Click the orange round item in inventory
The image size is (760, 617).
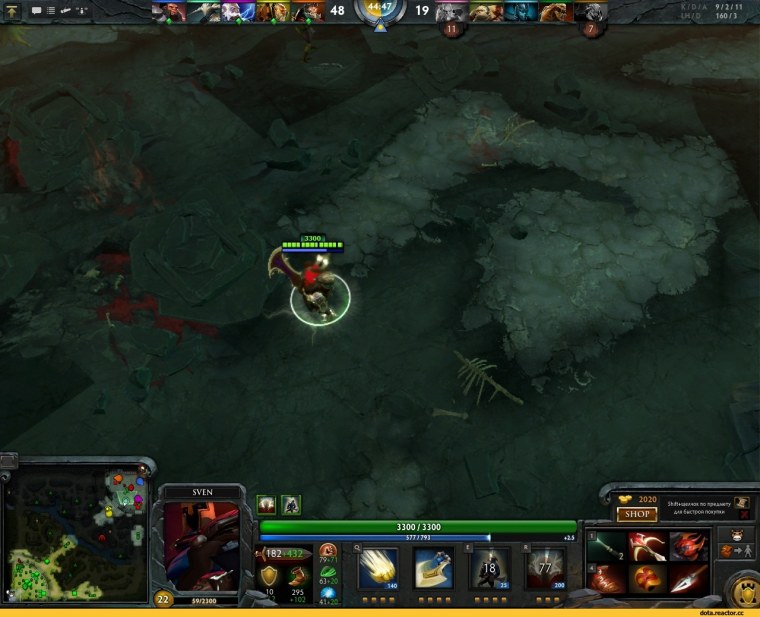coord(647,578)
